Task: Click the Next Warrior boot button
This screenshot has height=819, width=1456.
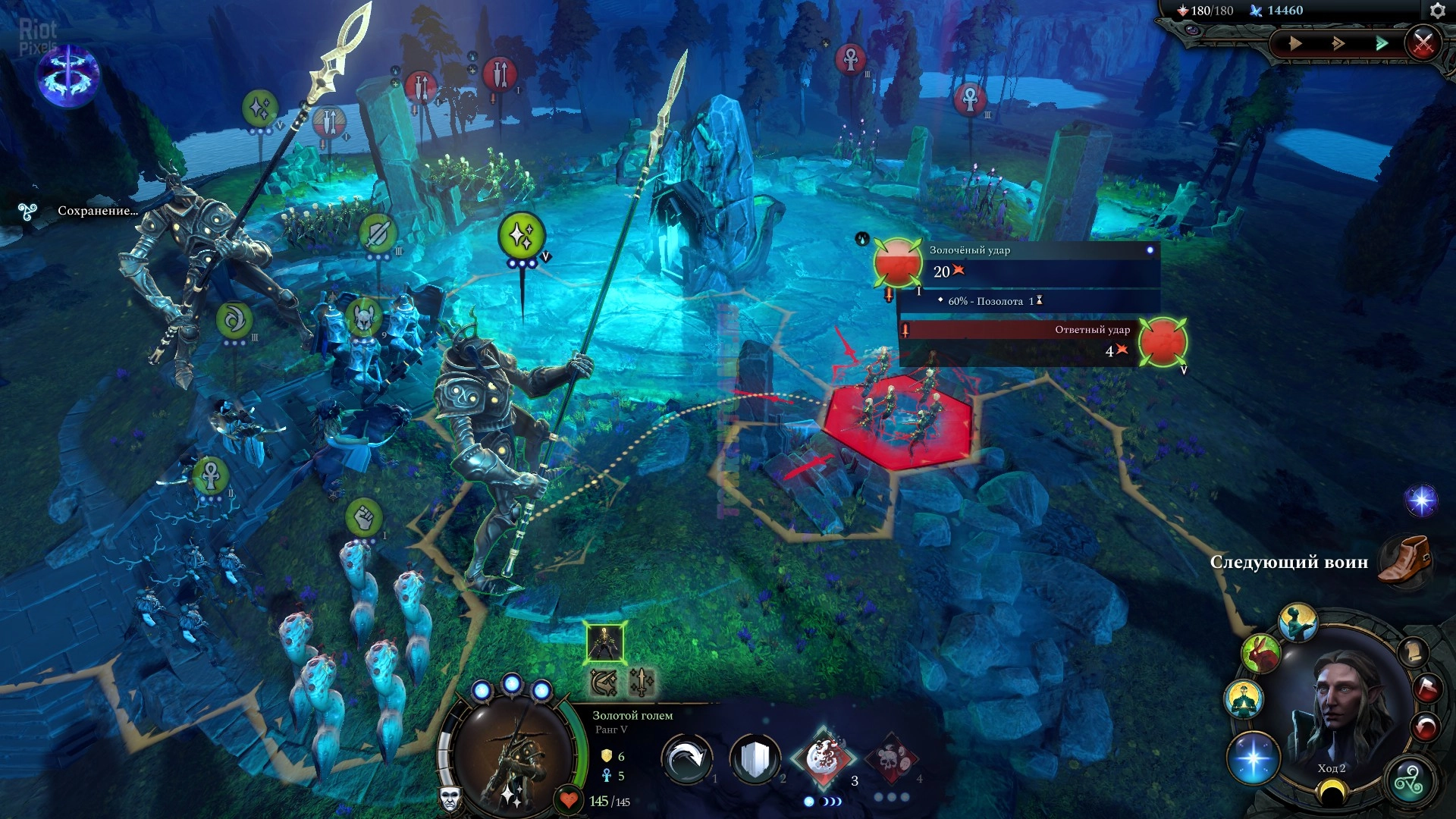Action: coord(1404,560)
